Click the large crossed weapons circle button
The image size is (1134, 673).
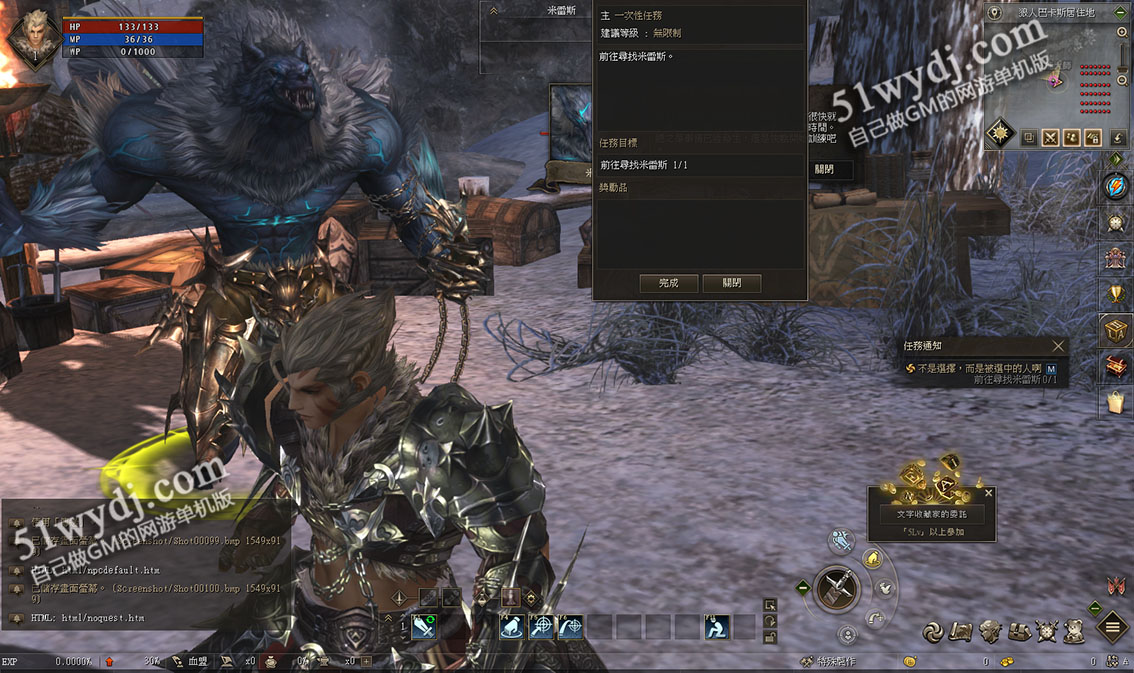[x=838, y=588]
